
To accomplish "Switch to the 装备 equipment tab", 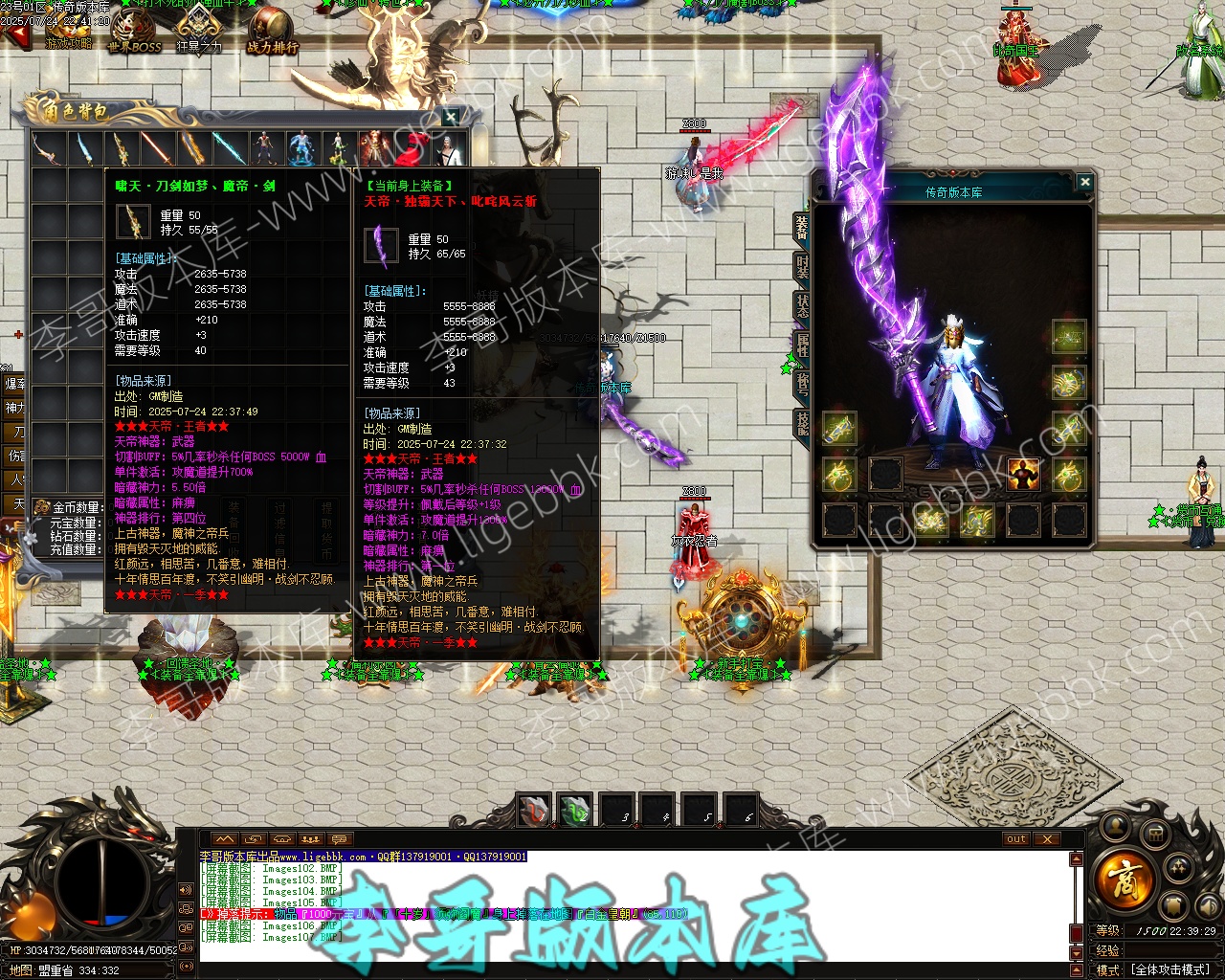I will click(802, 226).
